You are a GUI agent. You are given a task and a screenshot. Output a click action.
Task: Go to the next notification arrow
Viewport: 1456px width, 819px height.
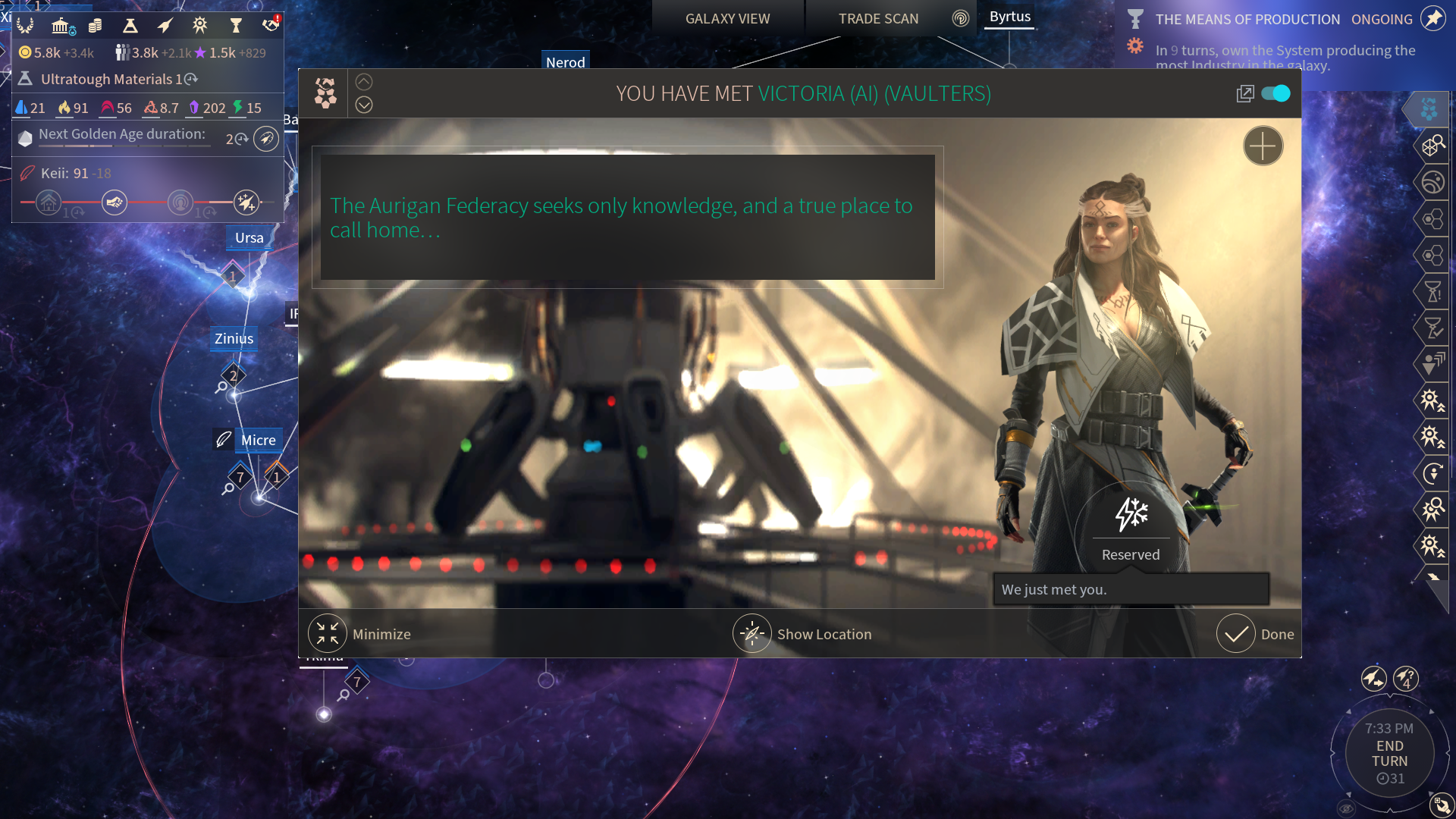(364, 105)
